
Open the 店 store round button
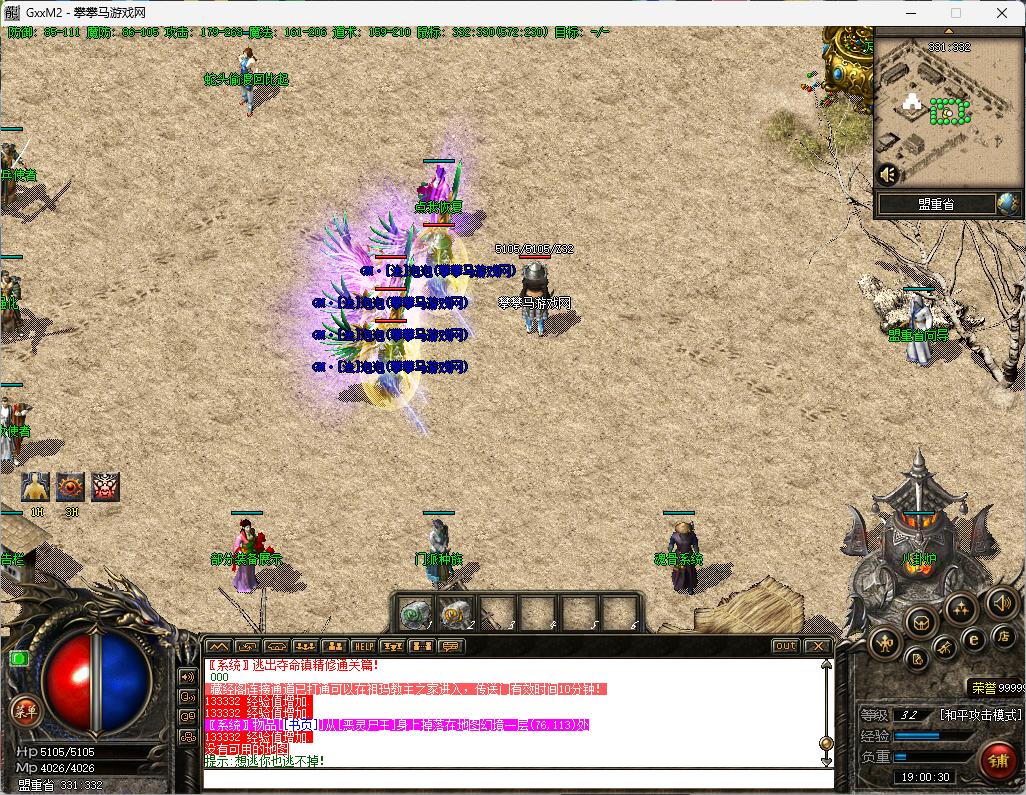pos(1005,637)
